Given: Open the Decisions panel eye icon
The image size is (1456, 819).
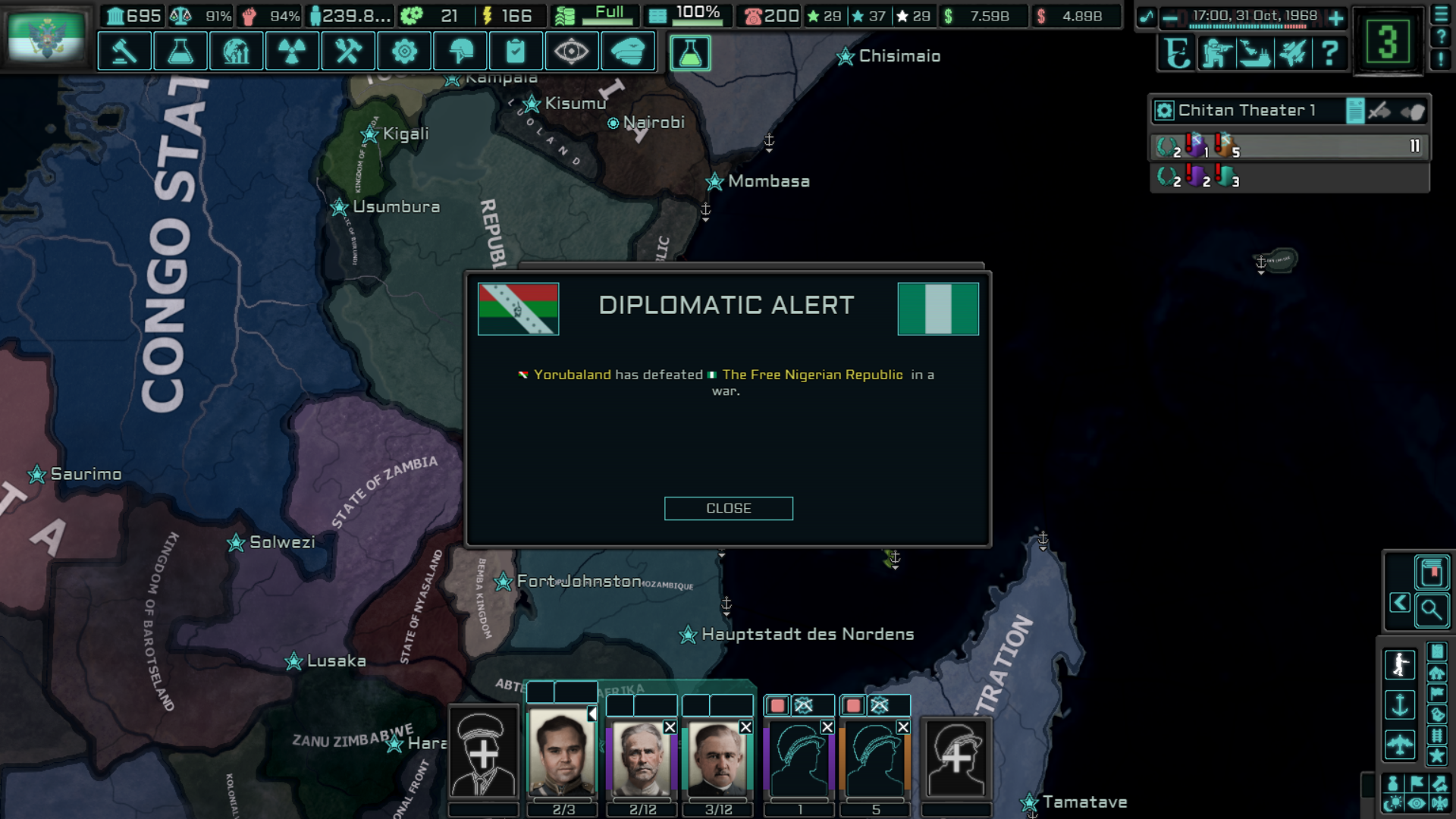Looking at the screenshot, I should pyautogui.click(x=573, y=51).
